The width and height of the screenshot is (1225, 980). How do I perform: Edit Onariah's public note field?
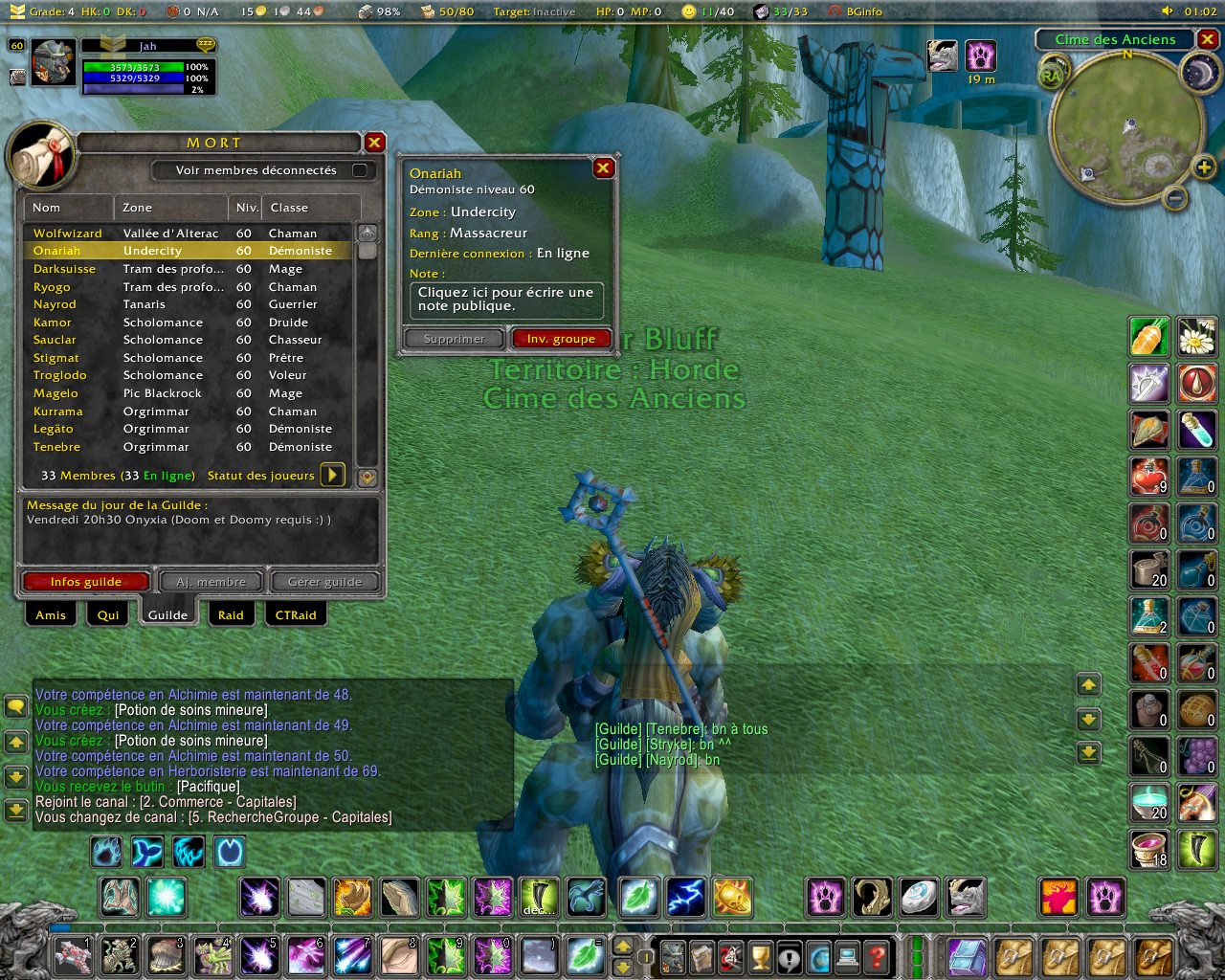click(506, 300)
